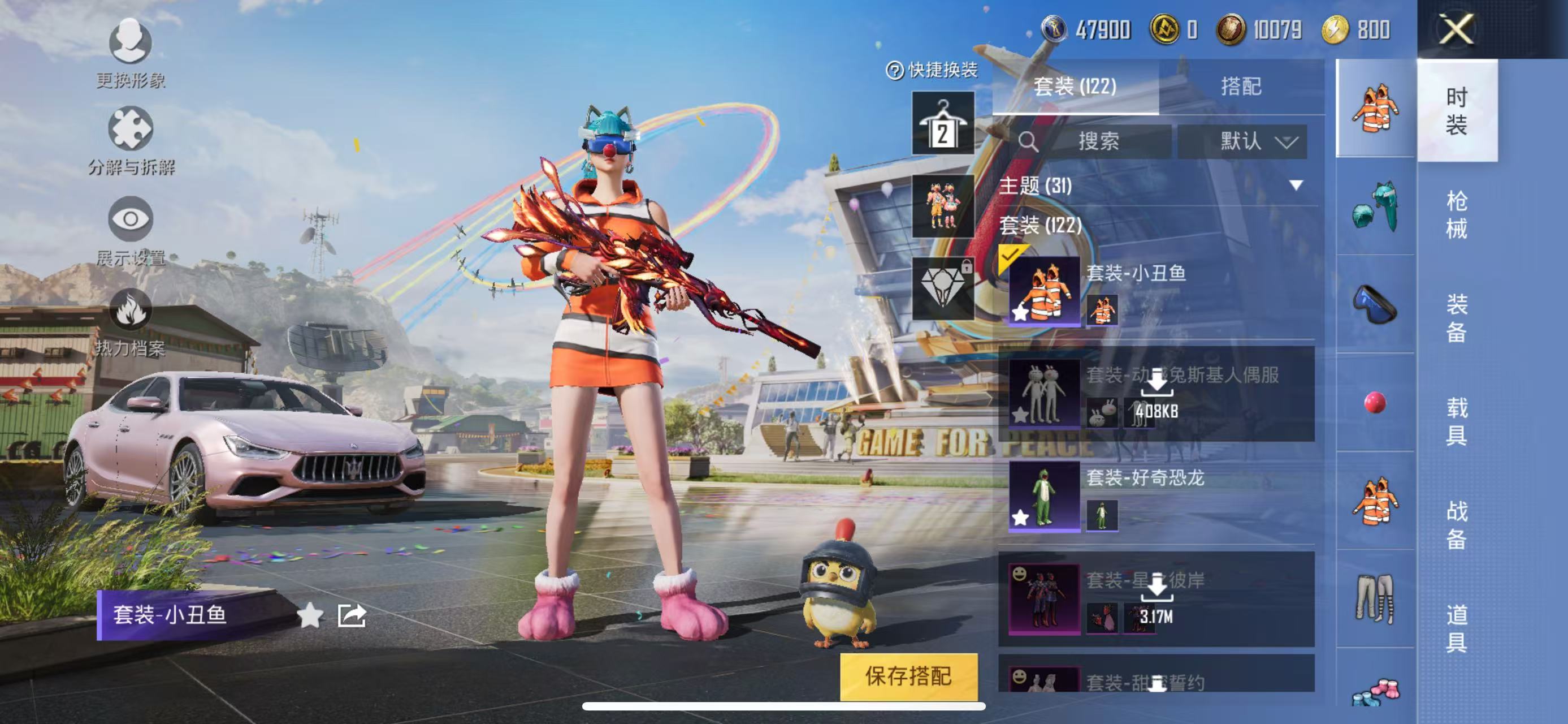1568x724 pixels.
Task: Select the 套装 (122) tab
Action: point(1075,87)
